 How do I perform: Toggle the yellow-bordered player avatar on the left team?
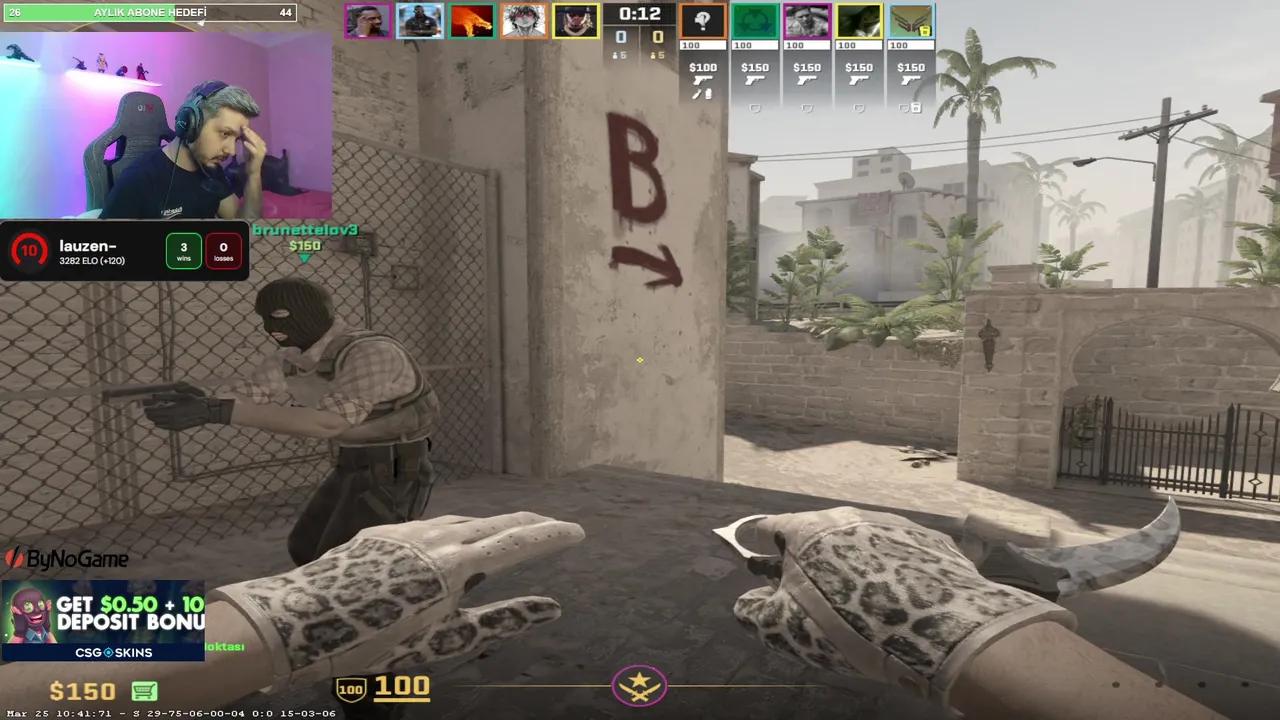[x=577, y=20]
